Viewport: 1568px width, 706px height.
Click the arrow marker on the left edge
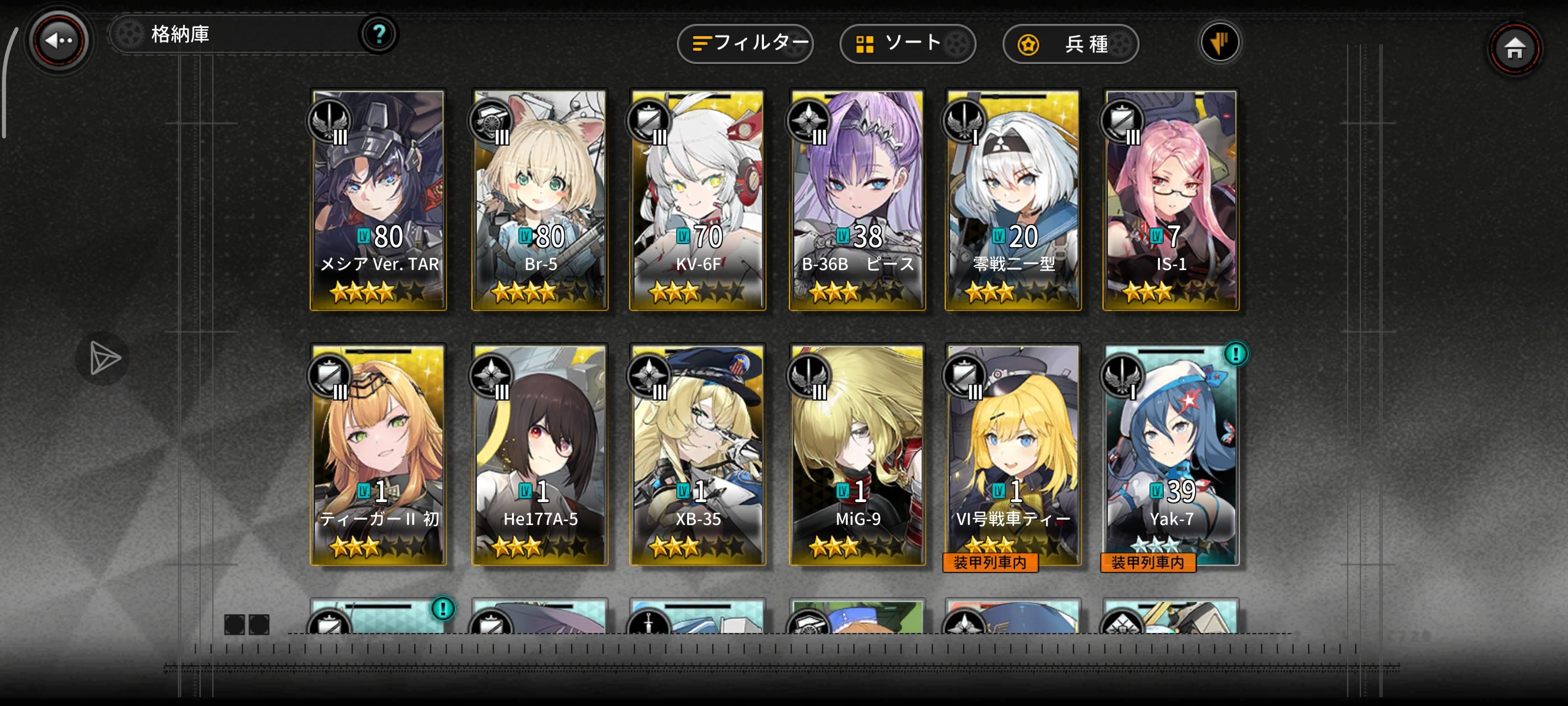103,358
